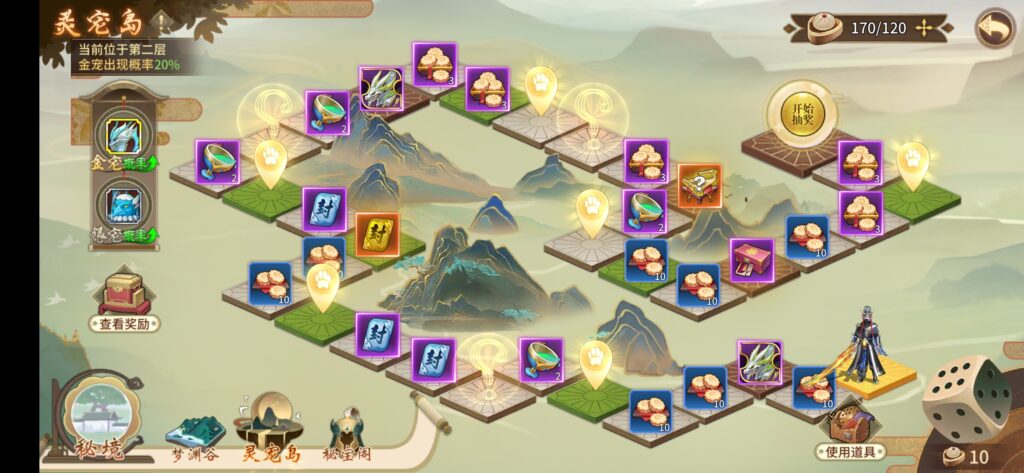Go back with the return arrow button

[x=994, y=28]
